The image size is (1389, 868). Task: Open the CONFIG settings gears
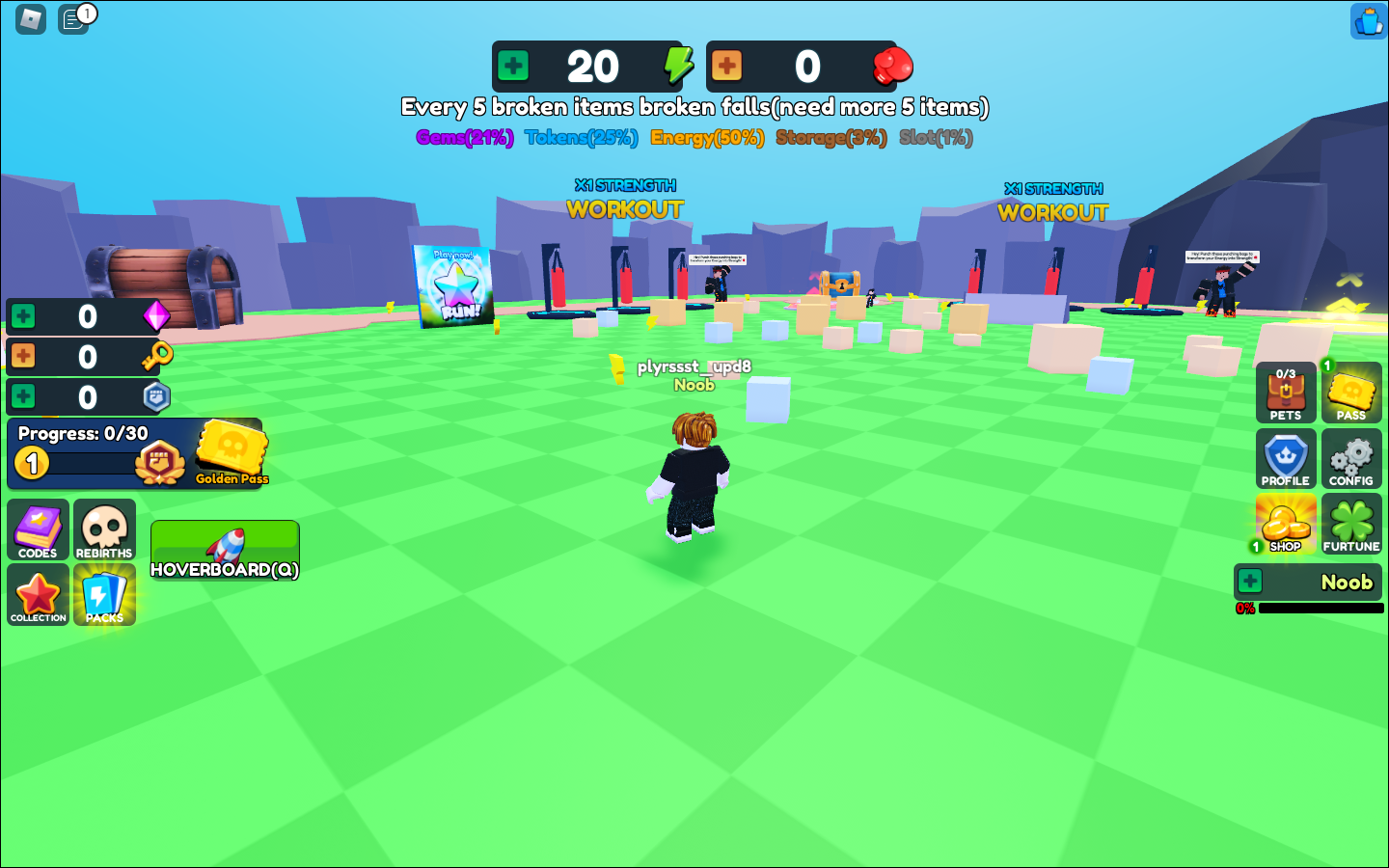1351,458
